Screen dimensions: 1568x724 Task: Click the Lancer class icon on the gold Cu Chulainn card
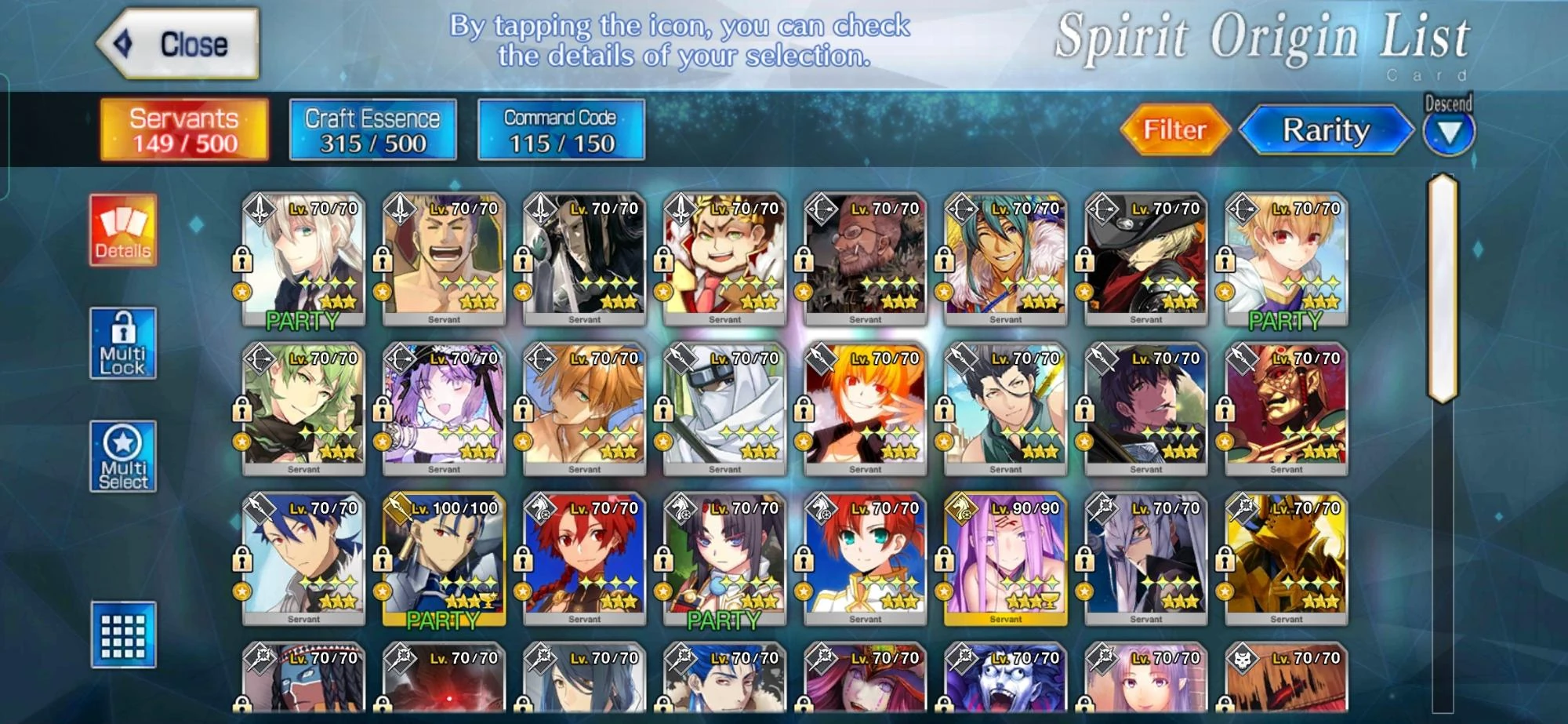(x=398, y=508)
